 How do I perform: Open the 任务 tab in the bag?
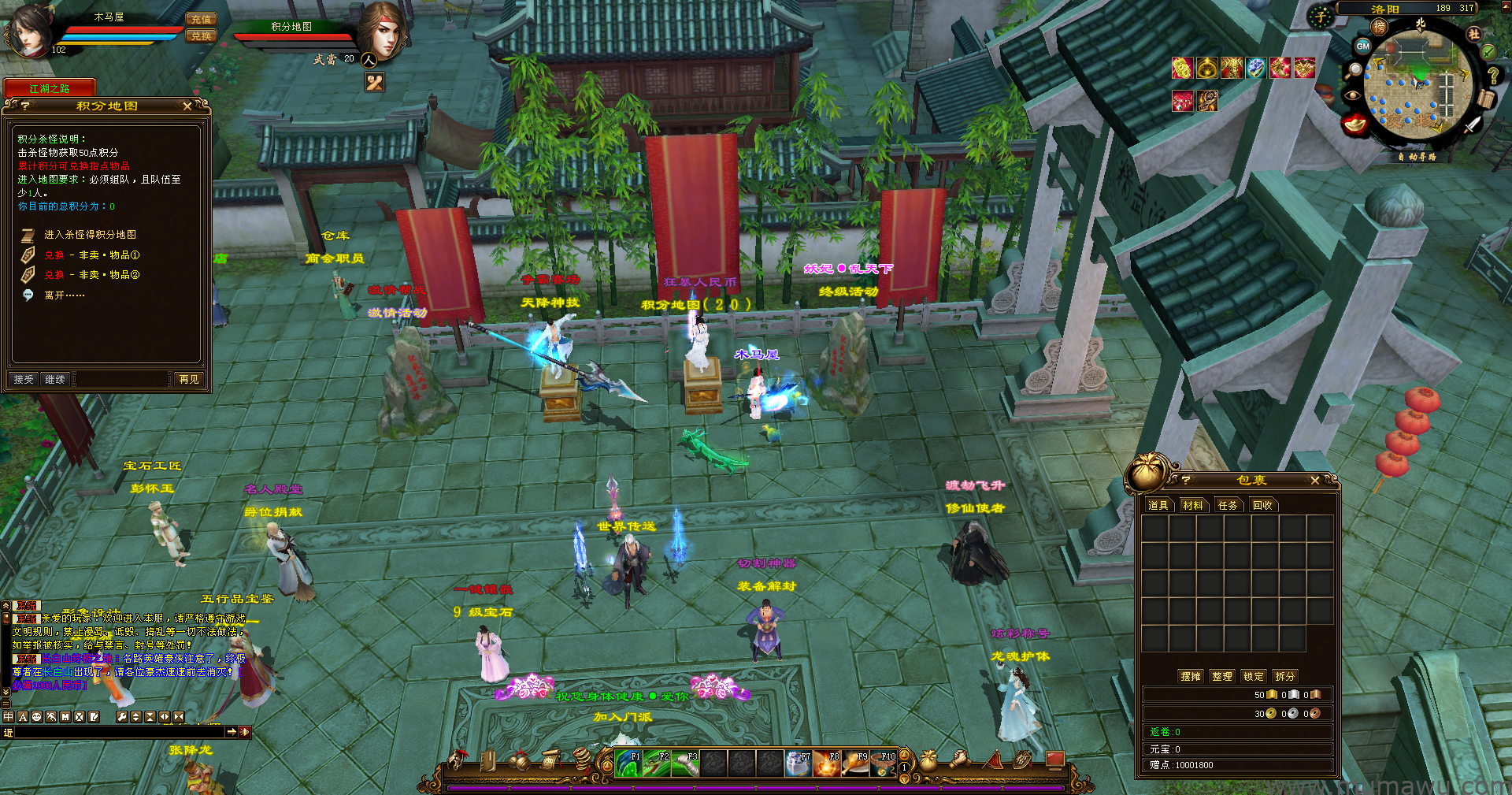[1228, 506]
